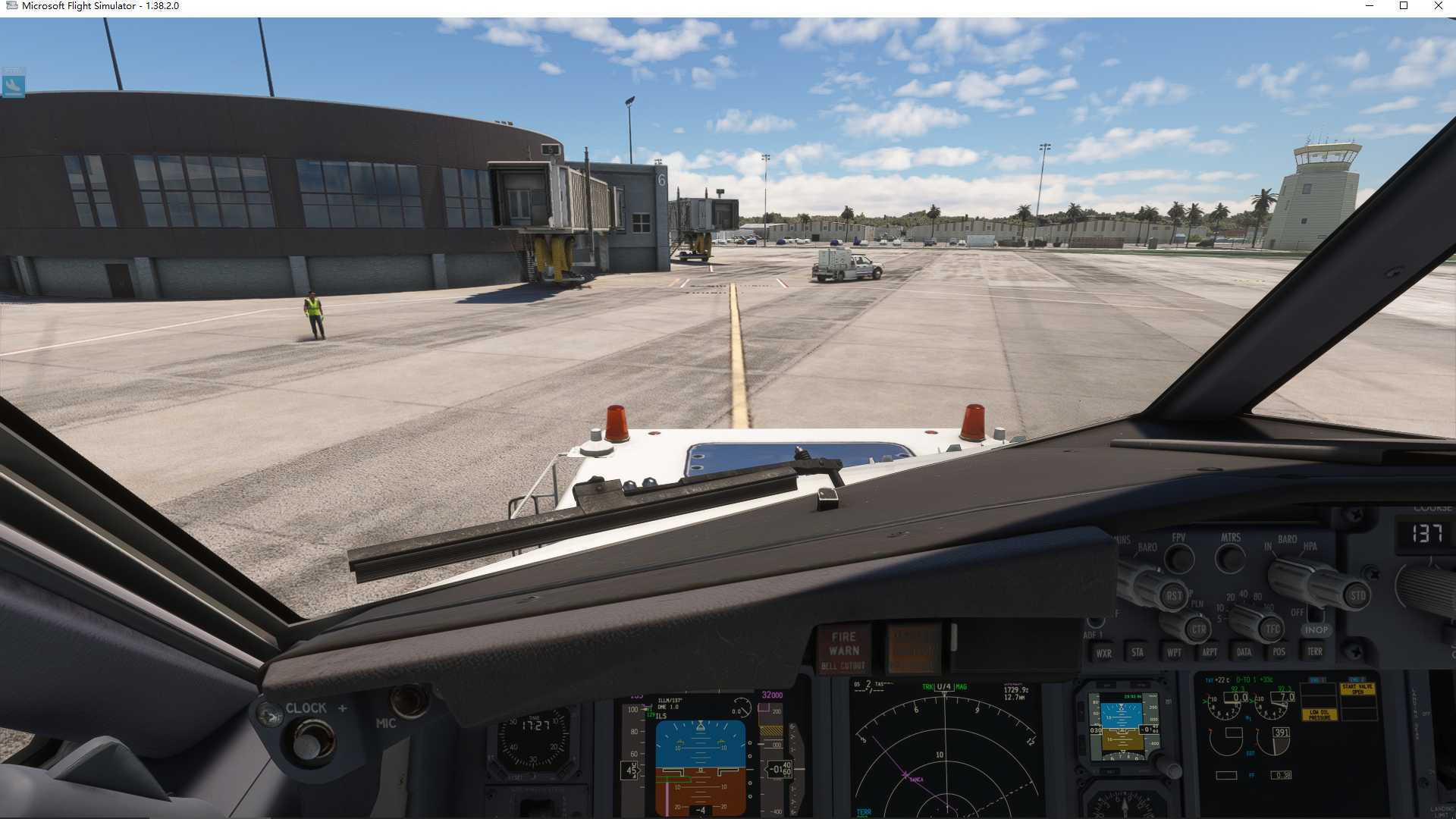Activate terrain display with the TERR button
Screen dimensions: 1456x819
(1316, 651)
